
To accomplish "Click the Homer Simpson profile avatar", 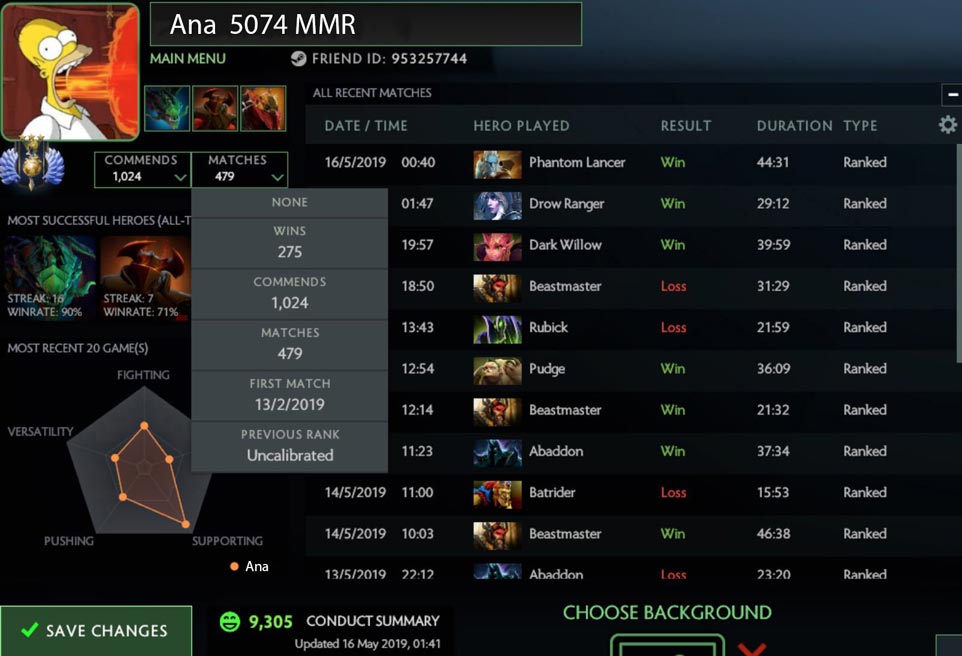I will 70,71.
